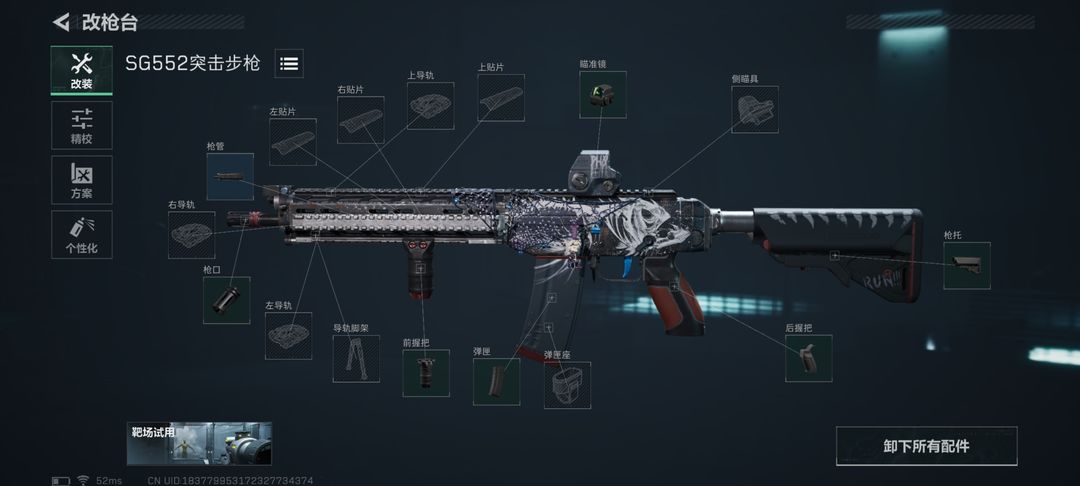The image size is (1080, 486).
Task: Choose the 枪管 barrel slot
Action: pos(230,176)
